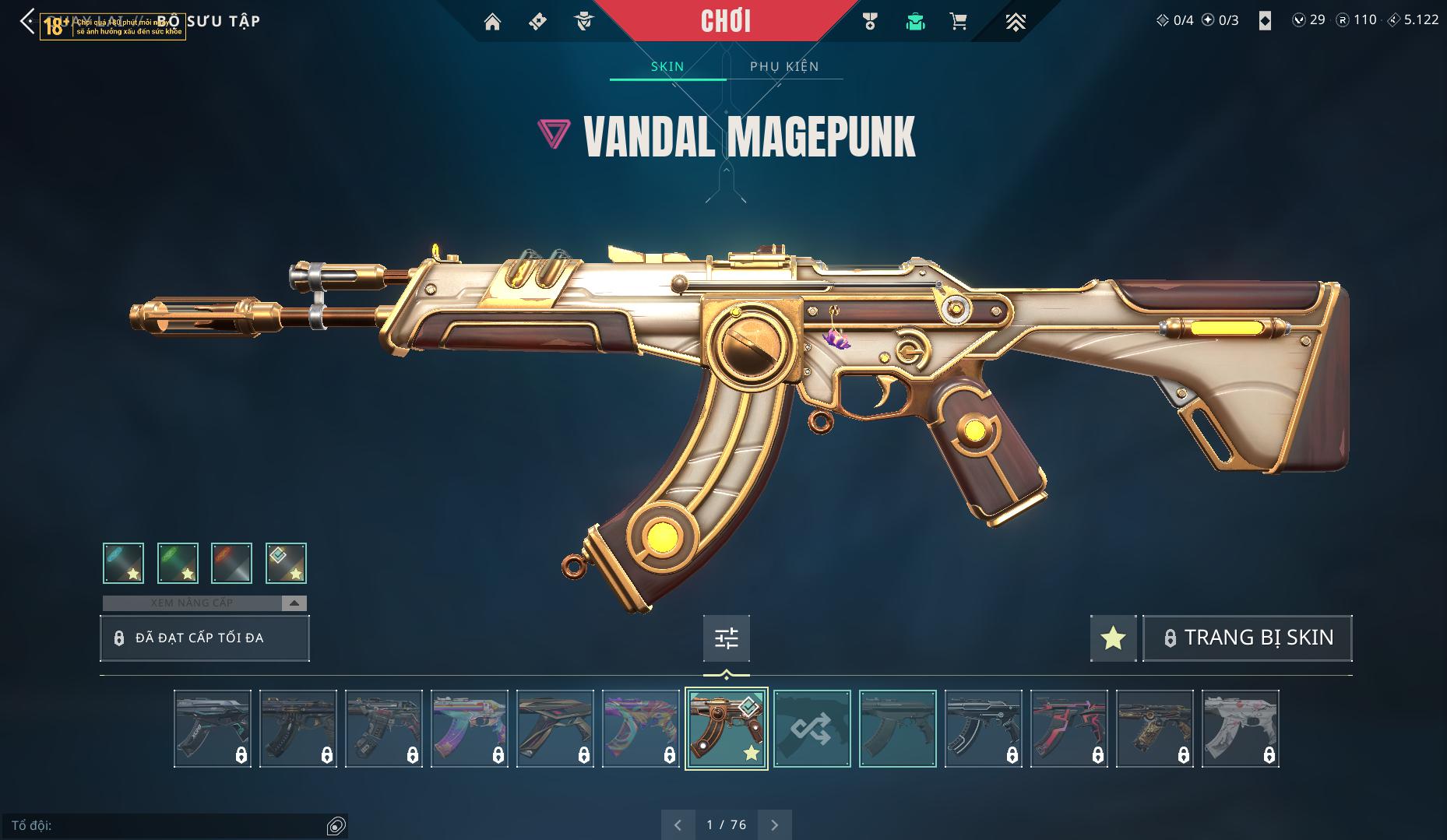
Task: Click the red CHƠI play button
Action: pyautogui.click(x=725, y=21)
